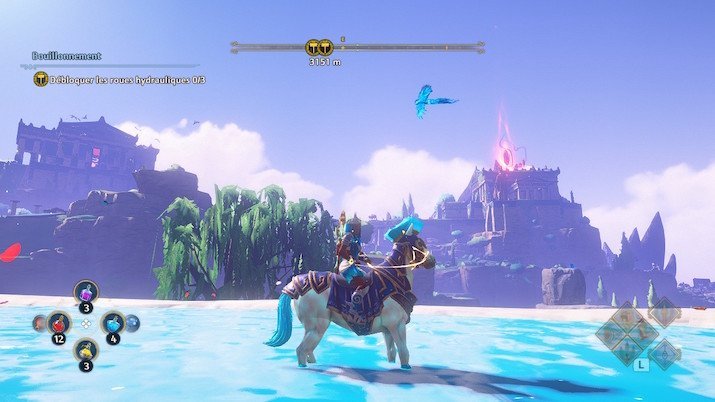Select the yellow potion slot

coord(86,352)
